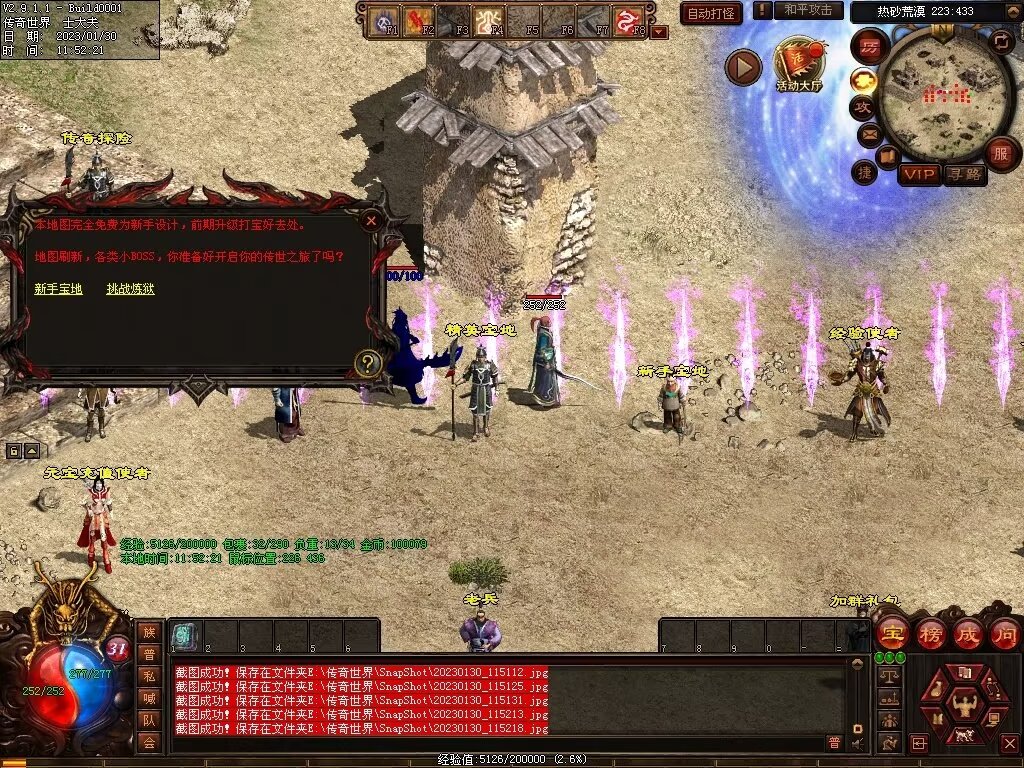Open the mail envelope icon
The height and width of the screenshot is (768, 1024).
tap(867, 133)
